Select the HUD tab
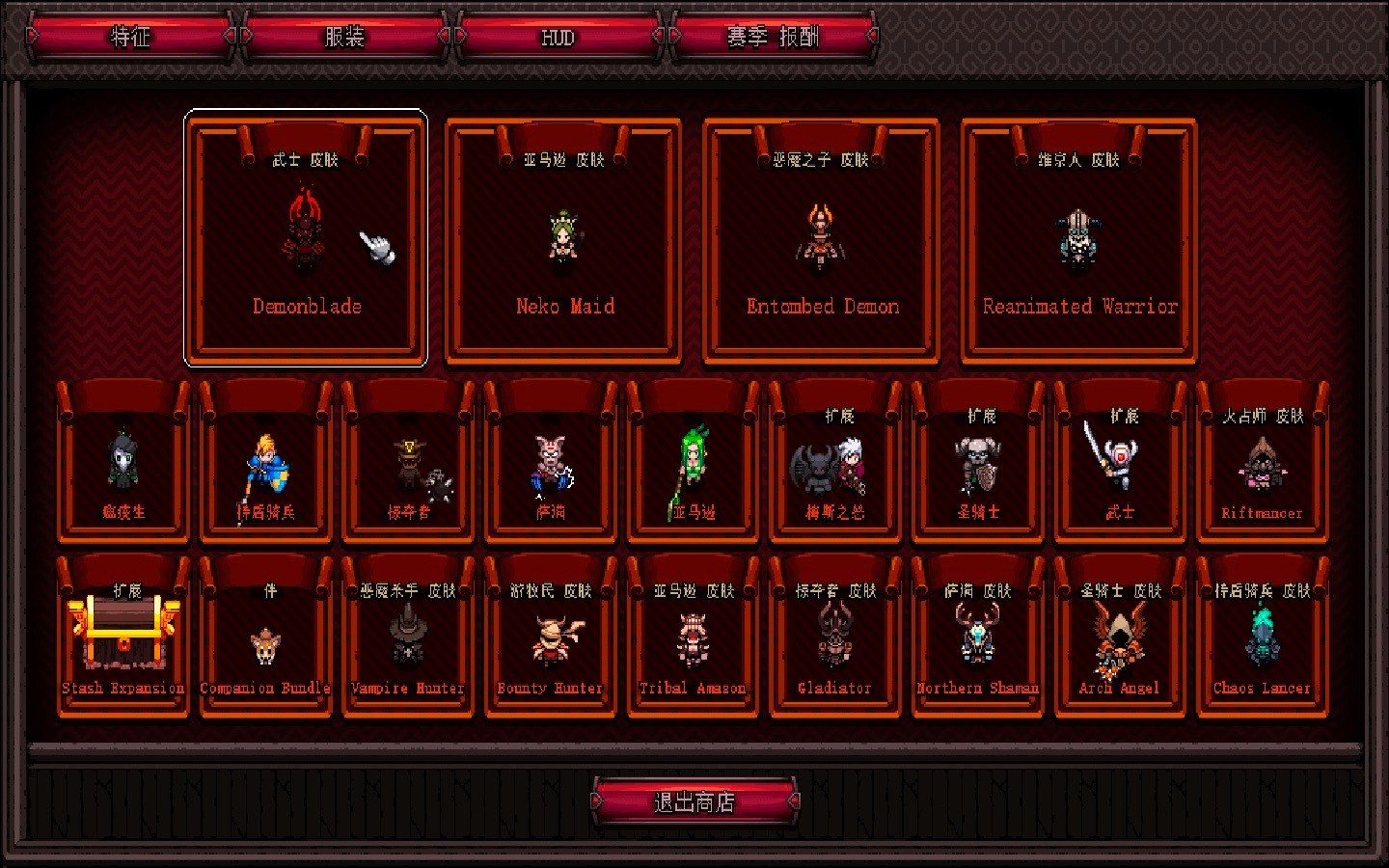The image size is (1389, 868). pos(558,37)
